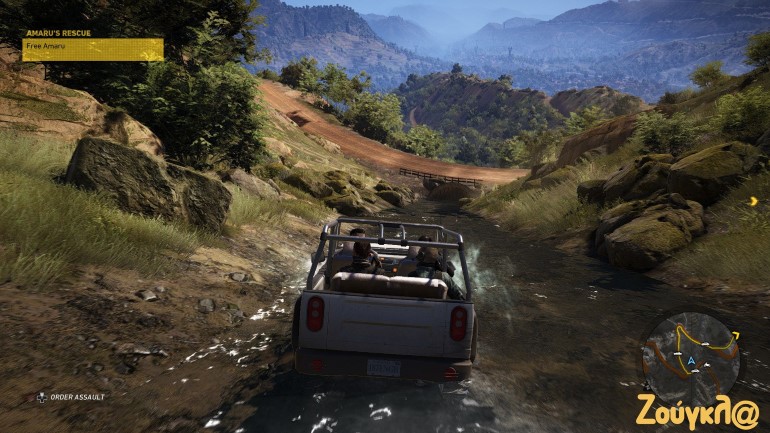Open the circular minimap
This screenshot has width=770, height=433.
click(x=689, y=356)
